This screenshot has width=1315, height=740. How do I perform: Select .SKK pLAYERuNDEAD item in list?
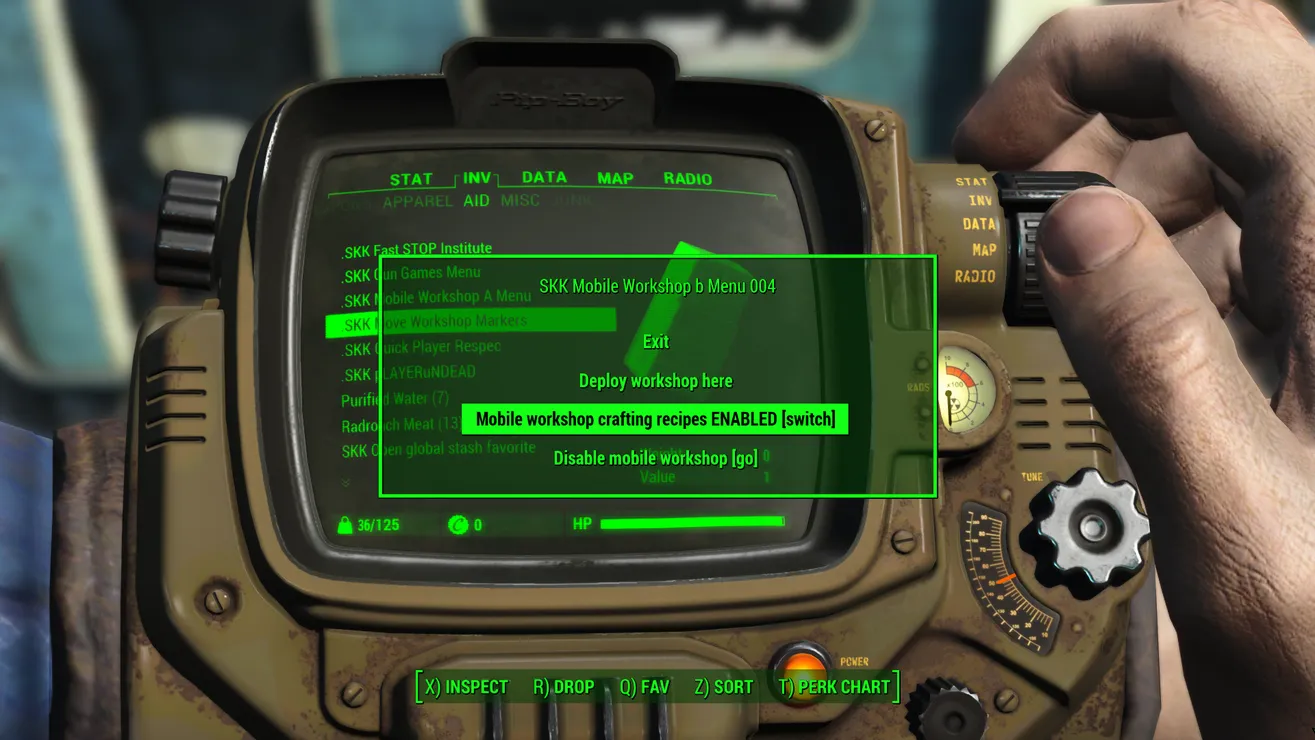click(409, 374)
